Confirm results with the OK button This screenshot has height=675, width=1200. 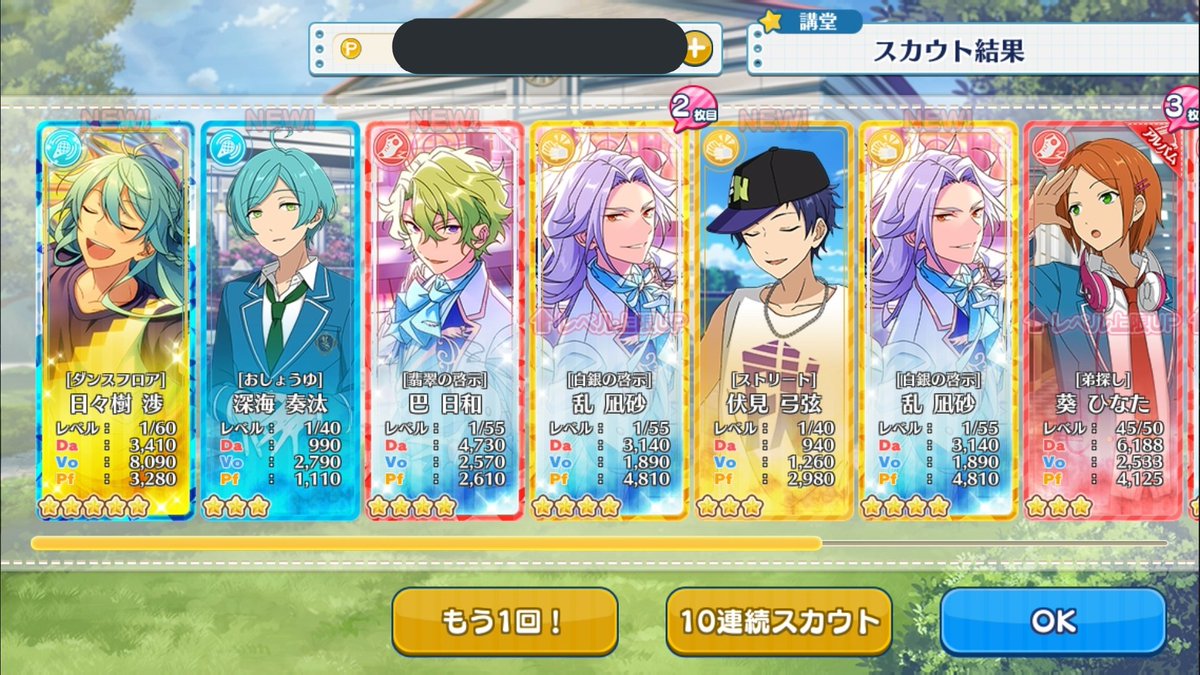tap(1053, 620)
